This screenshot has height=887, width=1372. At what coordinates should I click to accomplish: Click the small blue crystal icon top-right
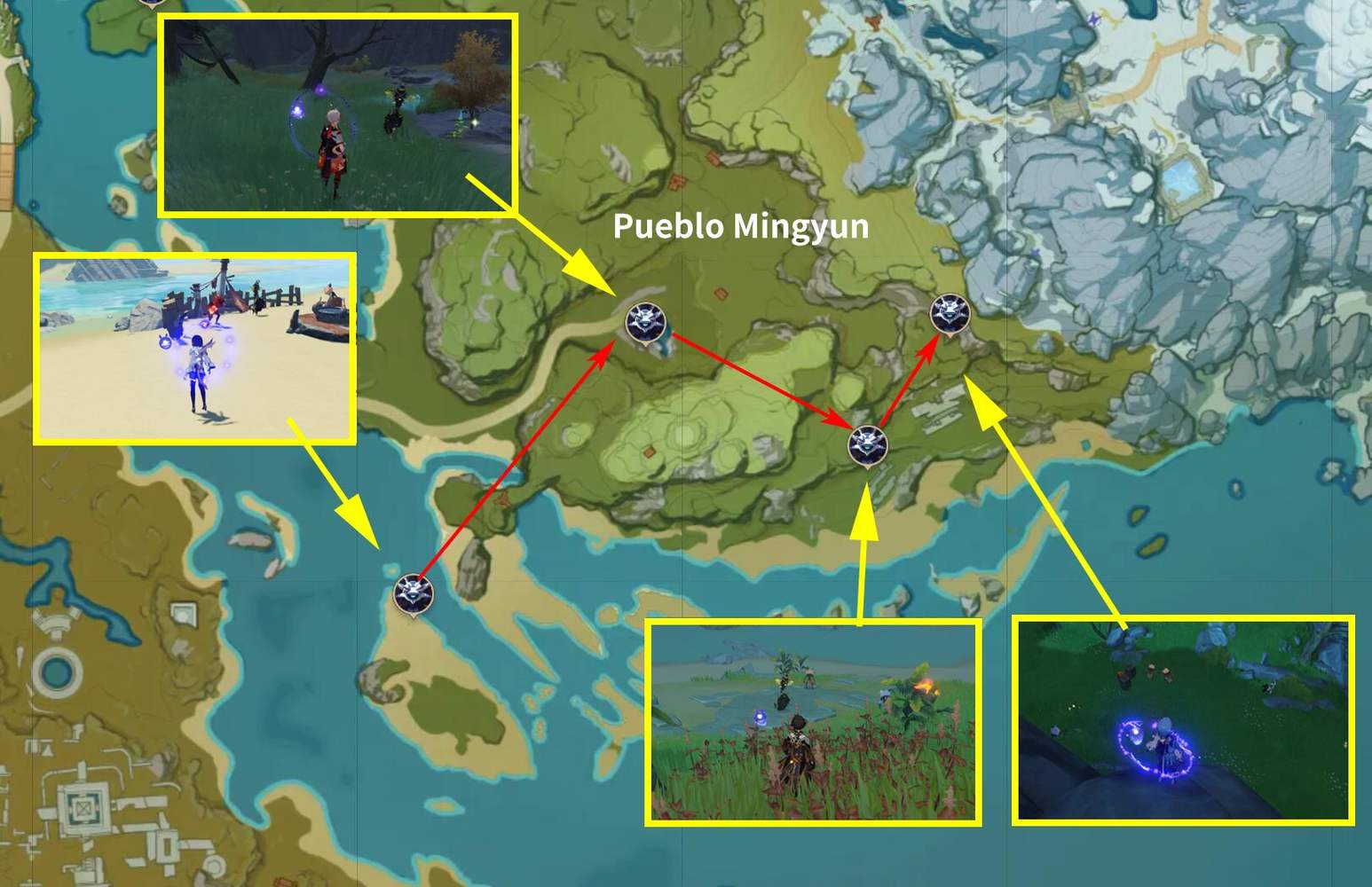[x=1093, y=19]
